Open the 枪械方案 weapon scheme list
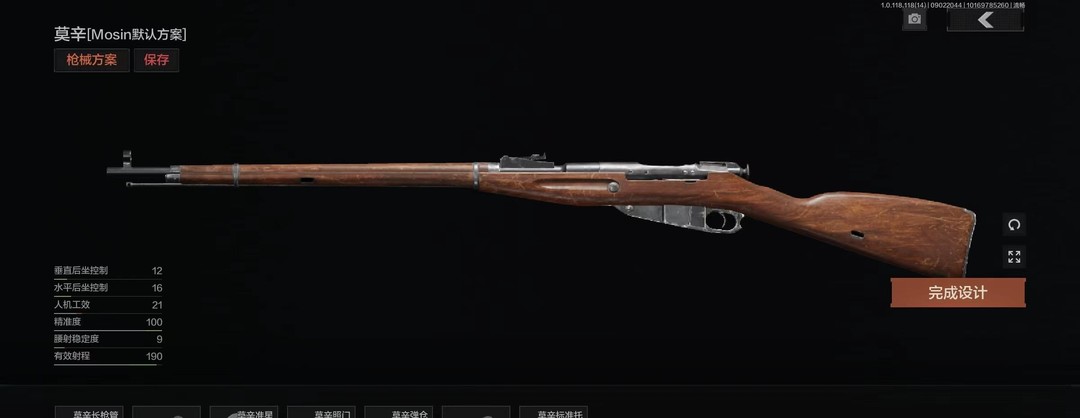1080x418 pixels. tap(91, 60)
